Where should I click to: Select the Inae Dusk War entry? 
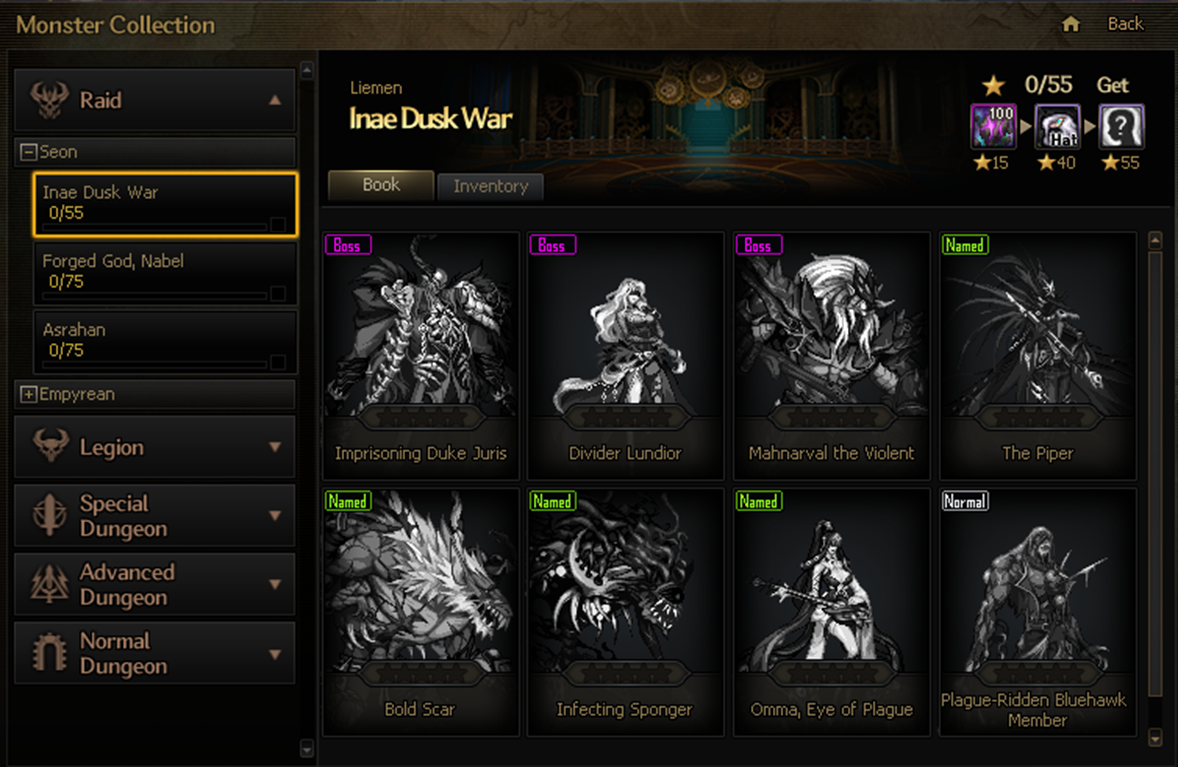click(165, 204)
